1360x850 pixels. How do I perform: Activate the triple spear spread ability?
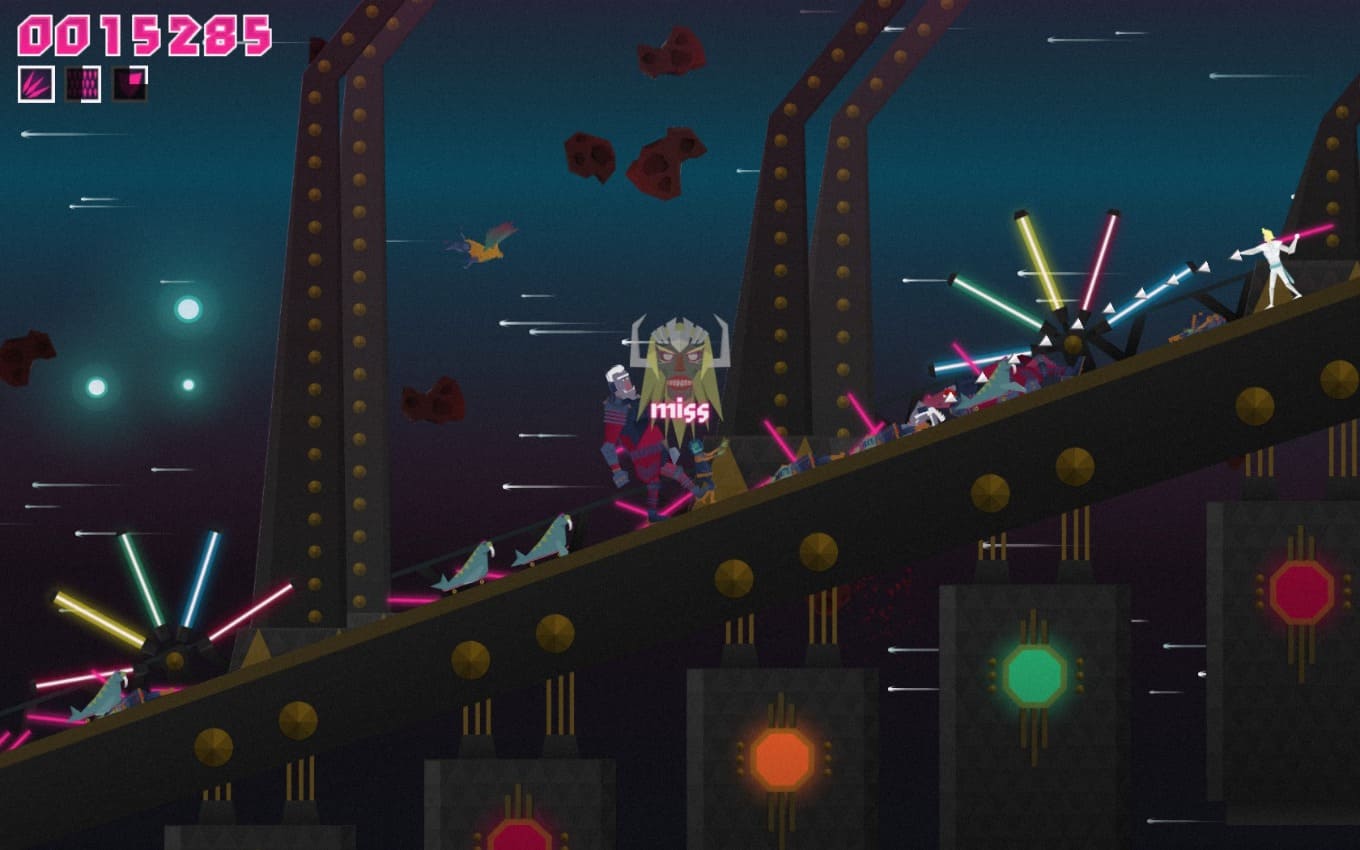click(x=36, y=84)
